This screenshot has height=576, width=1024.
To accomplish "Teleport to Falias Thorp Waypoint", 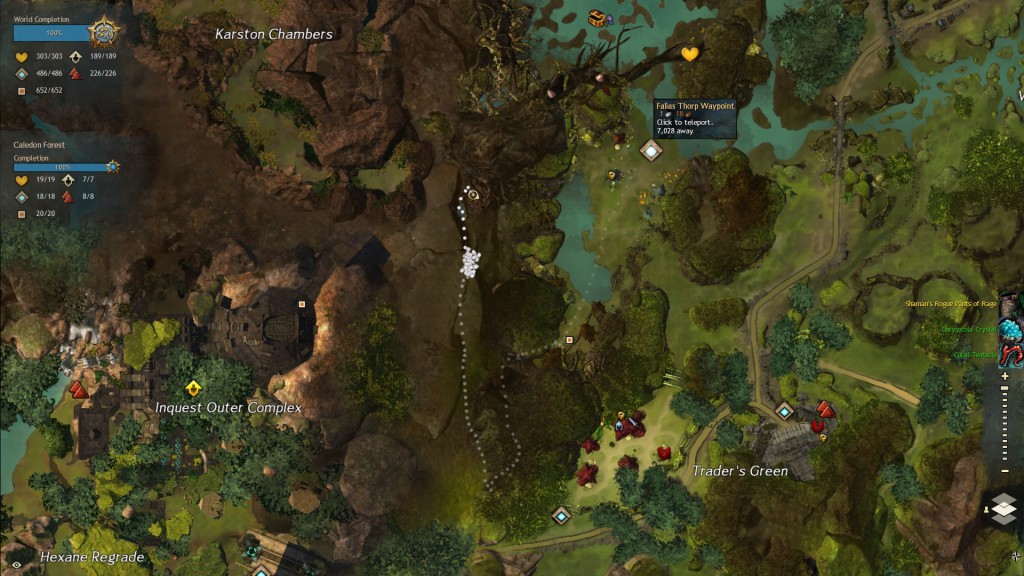I will click(x=651, y=151).
